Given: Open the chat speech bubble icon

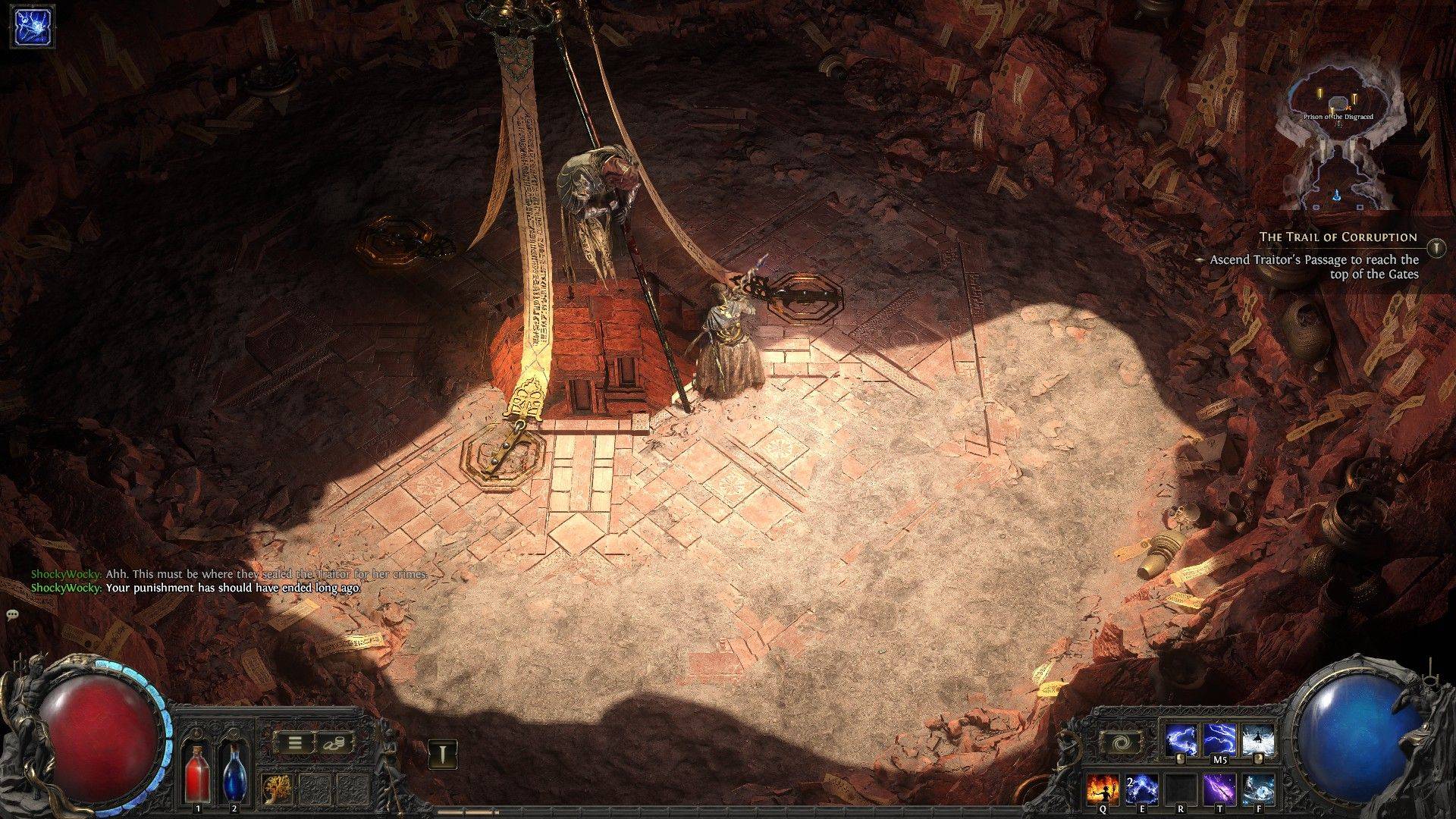Looking at the screenshot, I should (12, 614).
